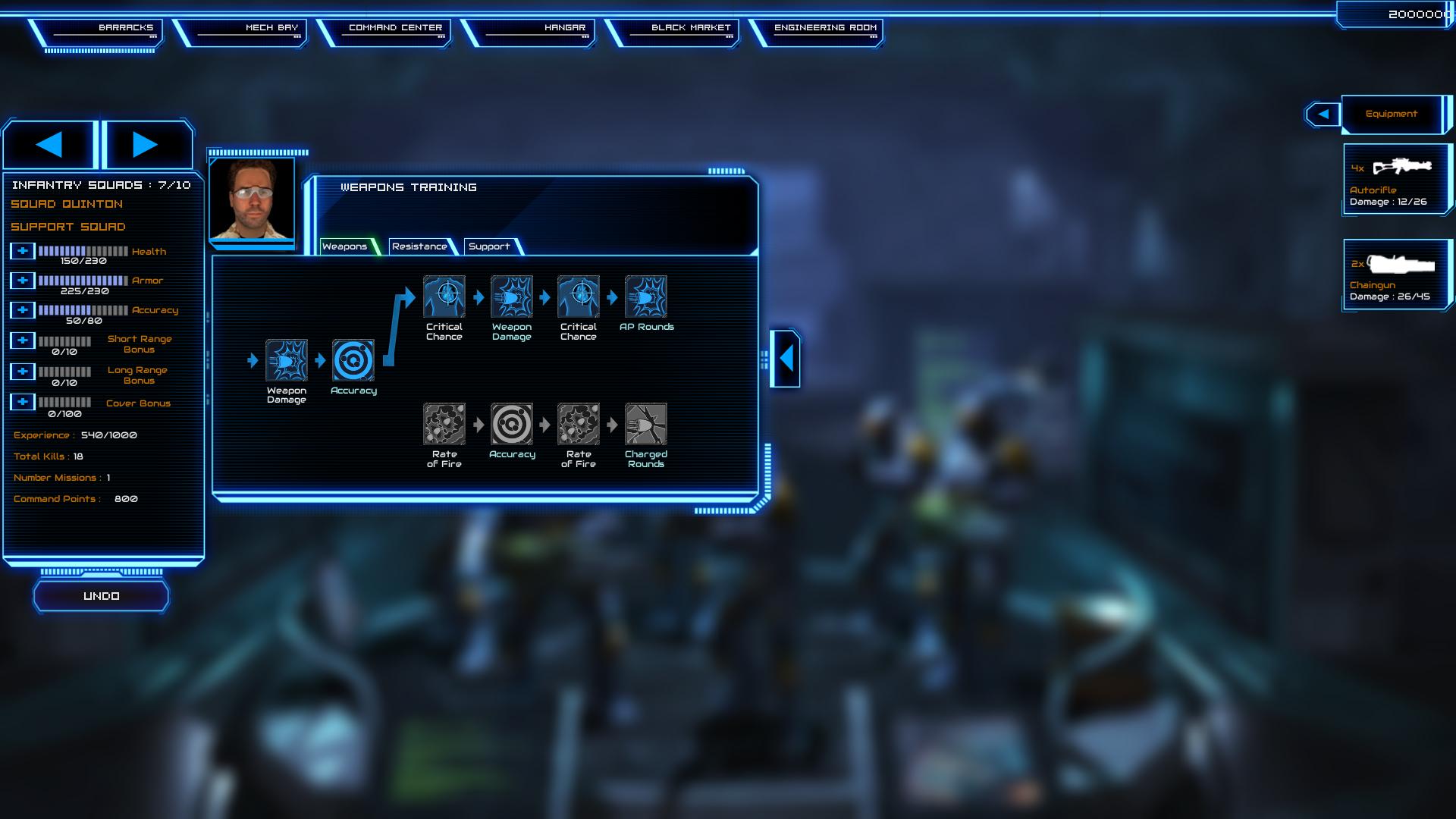Boost Cover Bonus with its plus button
This screenshot has width=1456, height=819.
[x=22, y=403]
